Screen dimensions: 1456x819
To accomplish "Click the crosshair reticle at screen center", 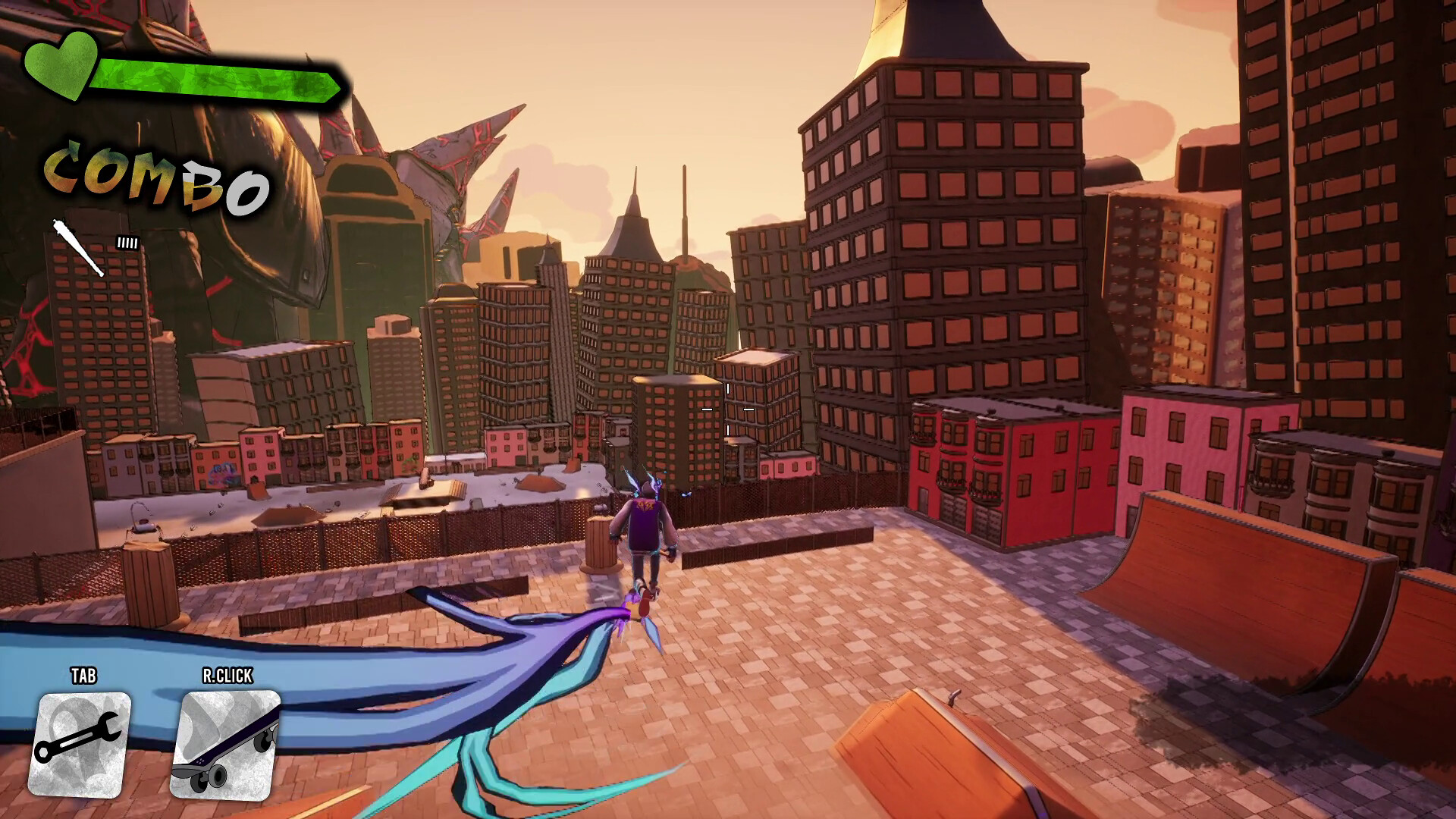I will tap(727, 409).
